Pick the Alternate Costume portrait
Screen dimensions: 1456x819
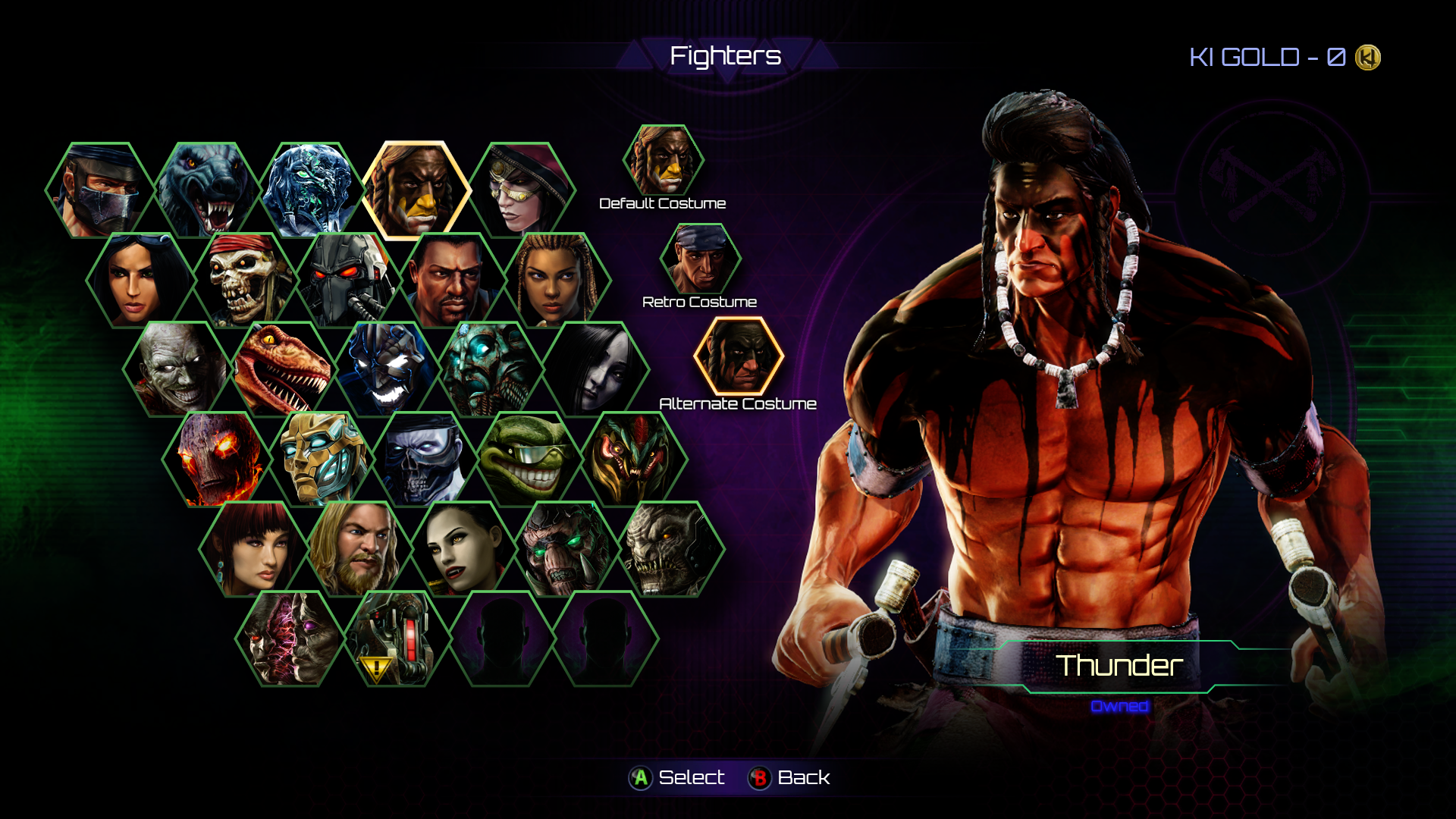point(738,356)
